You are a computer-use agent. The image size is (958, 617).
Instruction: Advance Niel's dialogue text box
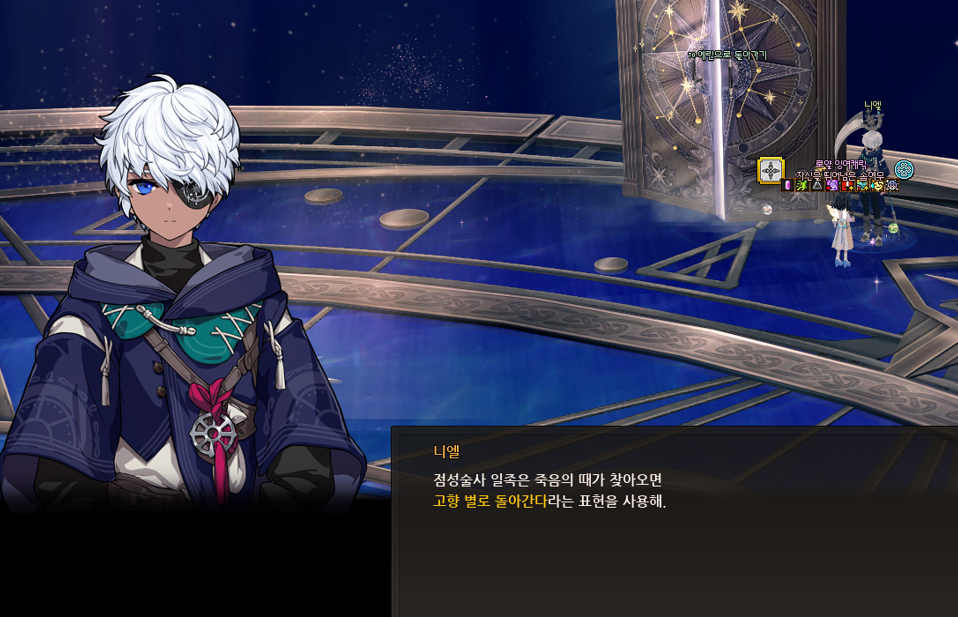(674, 521)
